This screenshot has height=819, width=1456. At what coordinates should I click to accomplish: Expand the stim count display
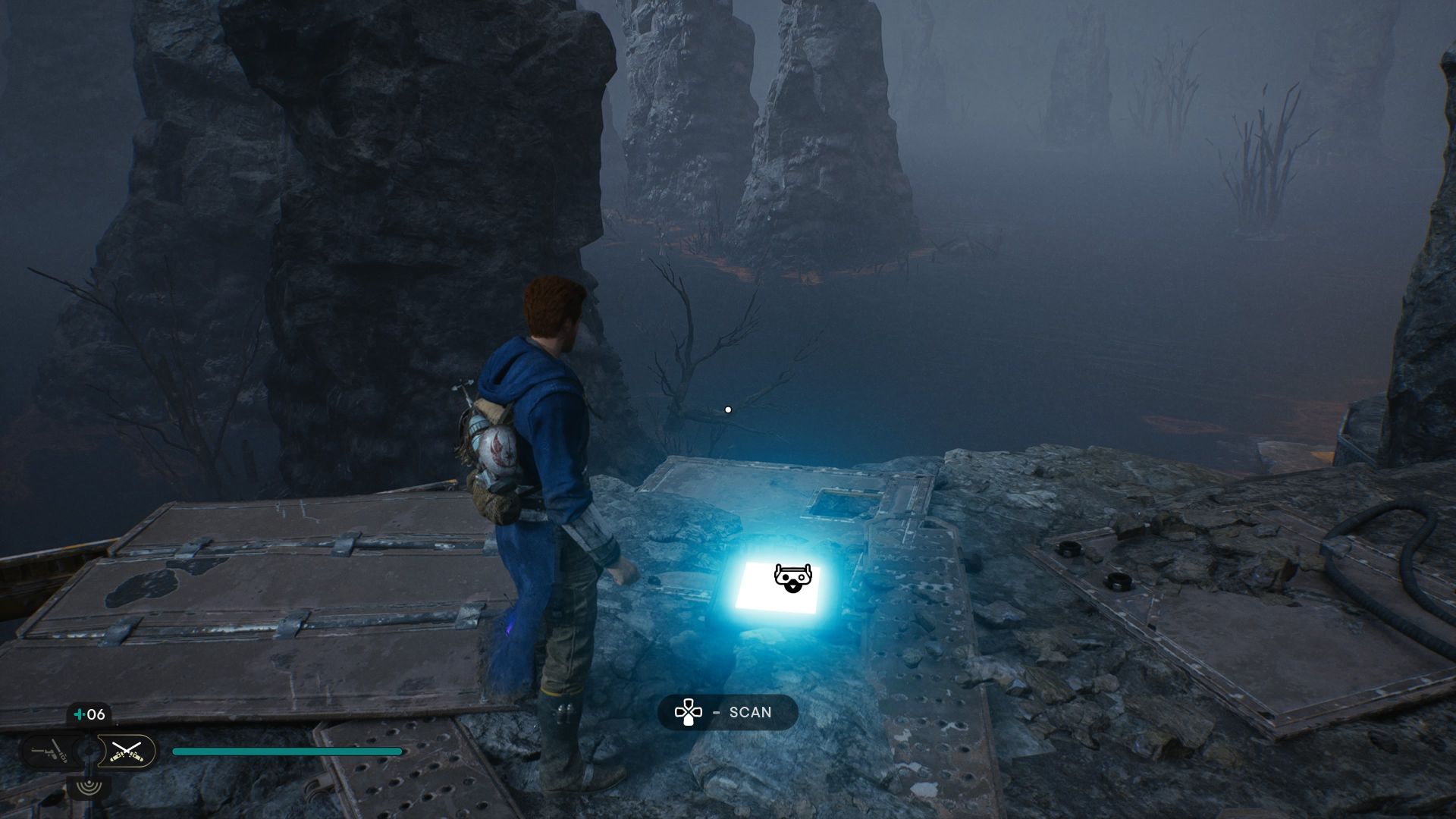[x=87, y=714]
